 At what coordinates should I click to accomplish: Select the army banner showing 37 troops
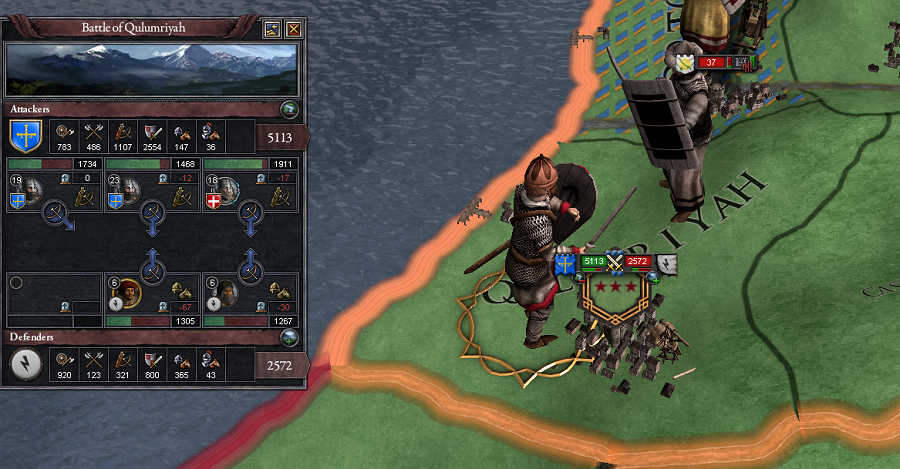710,63
